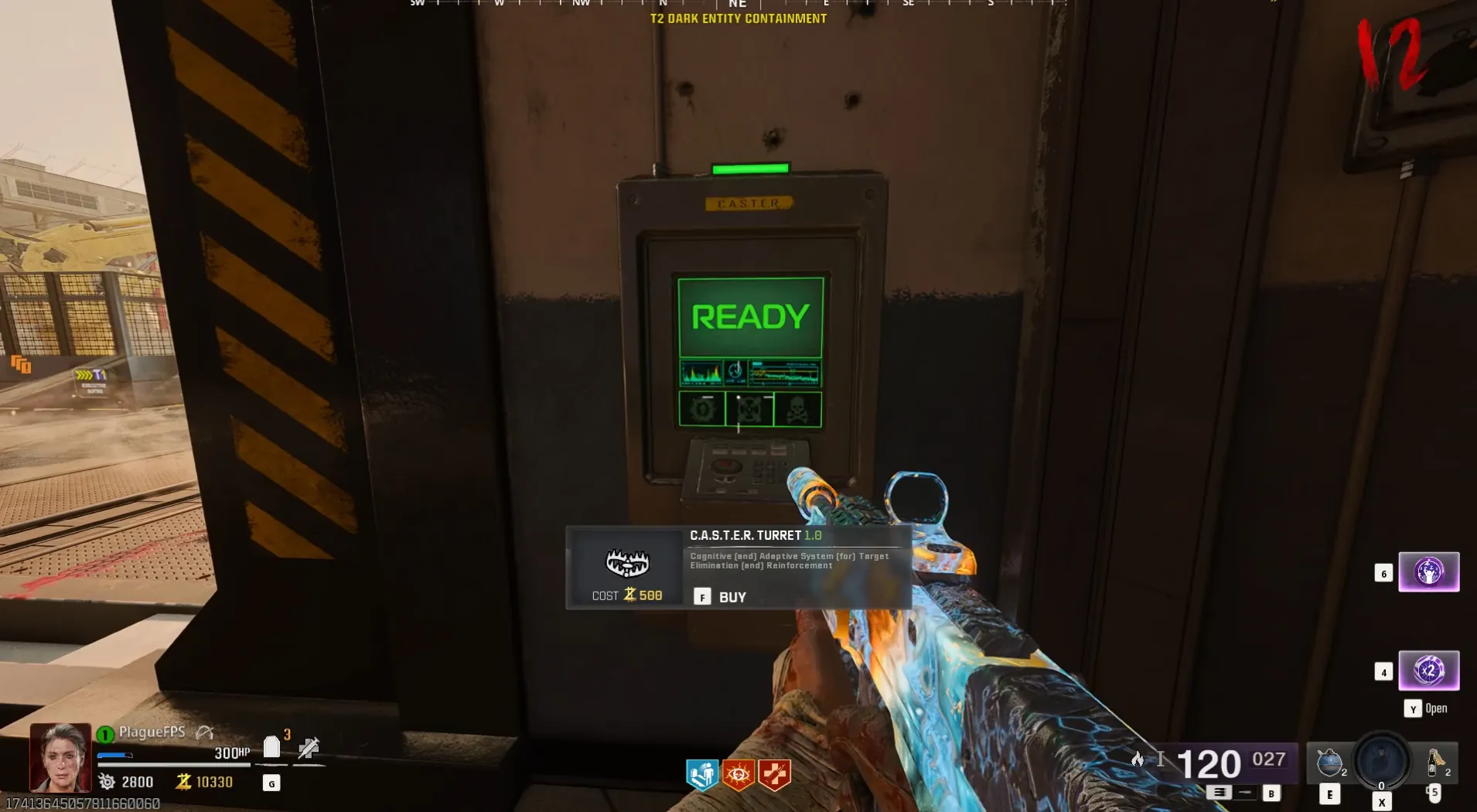Click the yellow essence currency icon

[183, 782]
